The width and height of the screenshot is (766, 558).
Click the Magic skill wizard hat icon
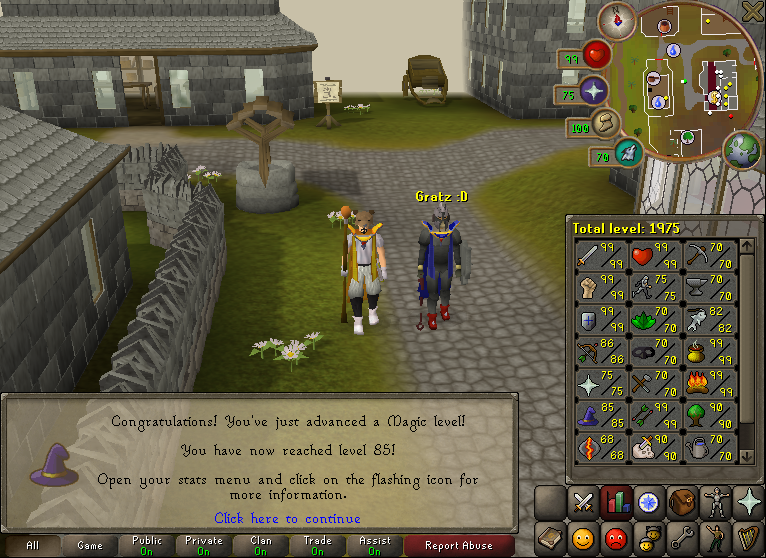point(587,415)
